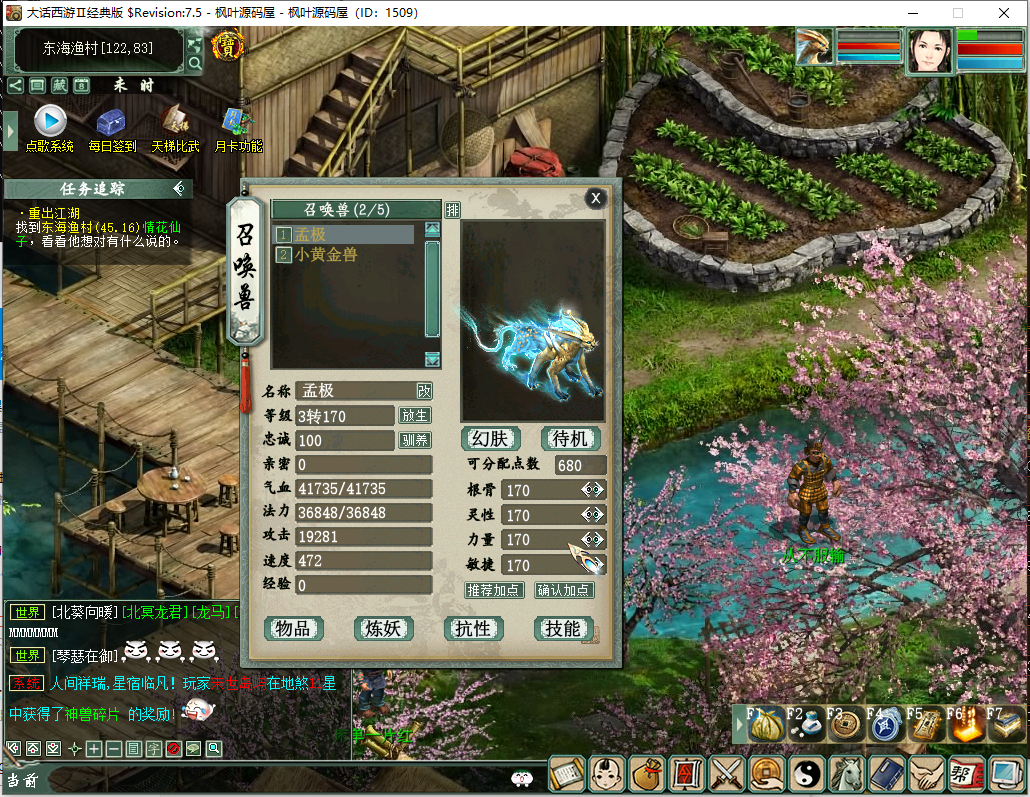
Task: Release the pet with 放生
Action: [x=415, y=415]
